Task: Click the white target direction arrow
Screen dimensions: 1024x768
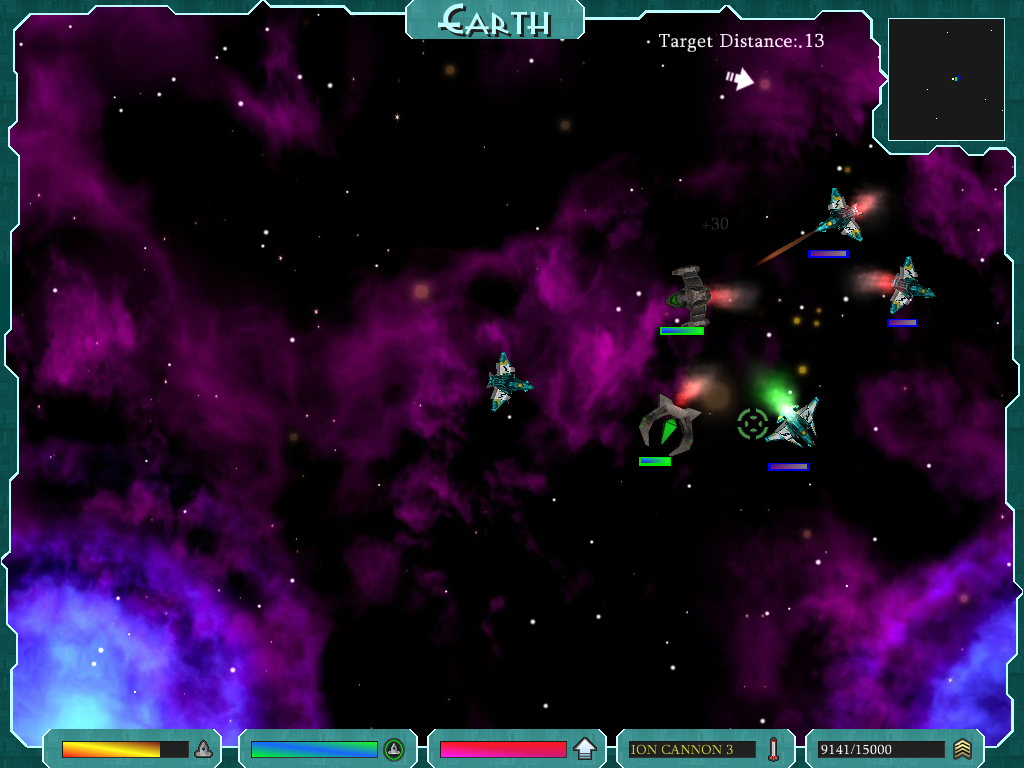Action: tap(740, 79)
